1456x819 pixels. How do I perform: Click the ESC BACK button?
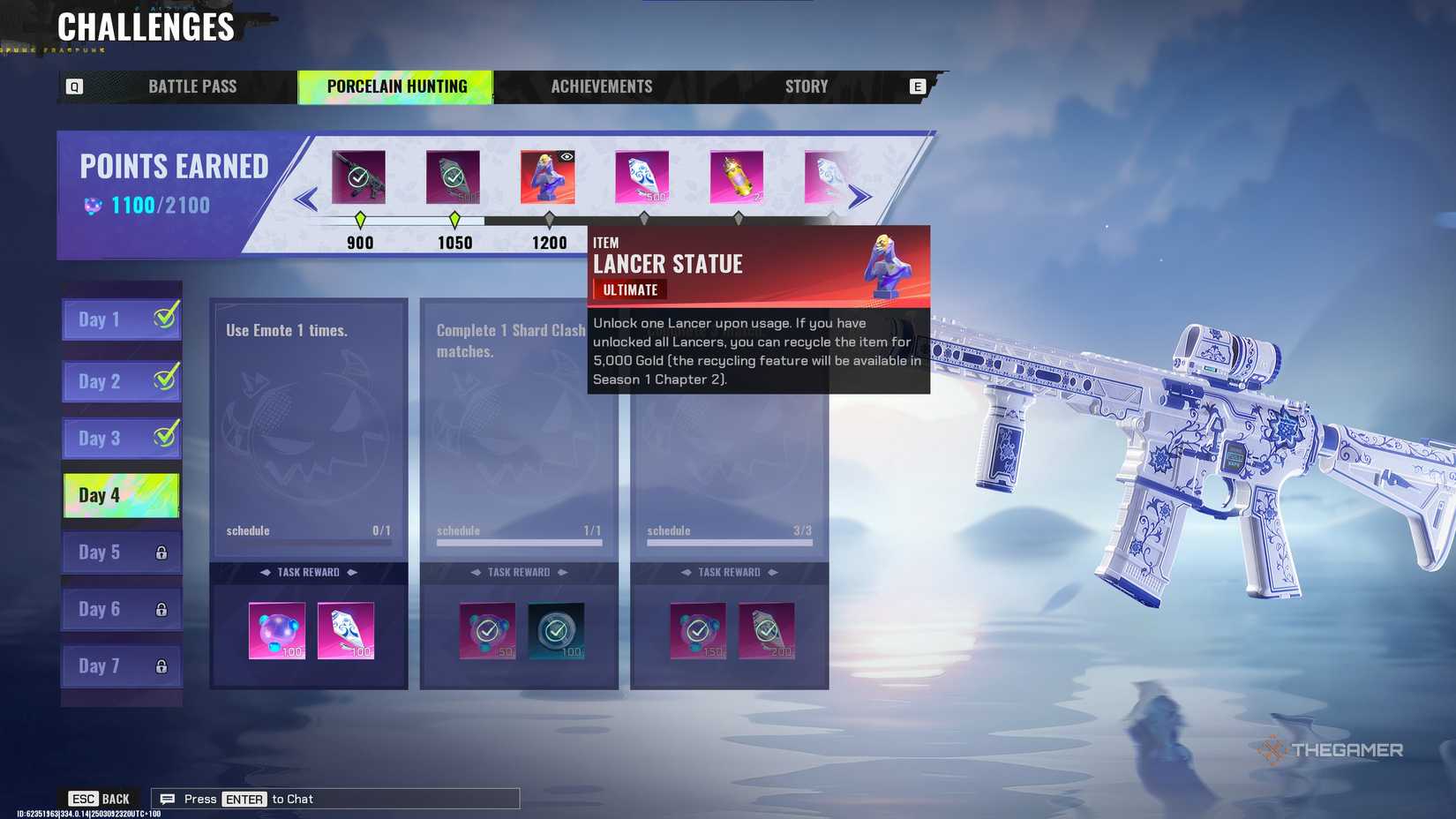point(99,798)
